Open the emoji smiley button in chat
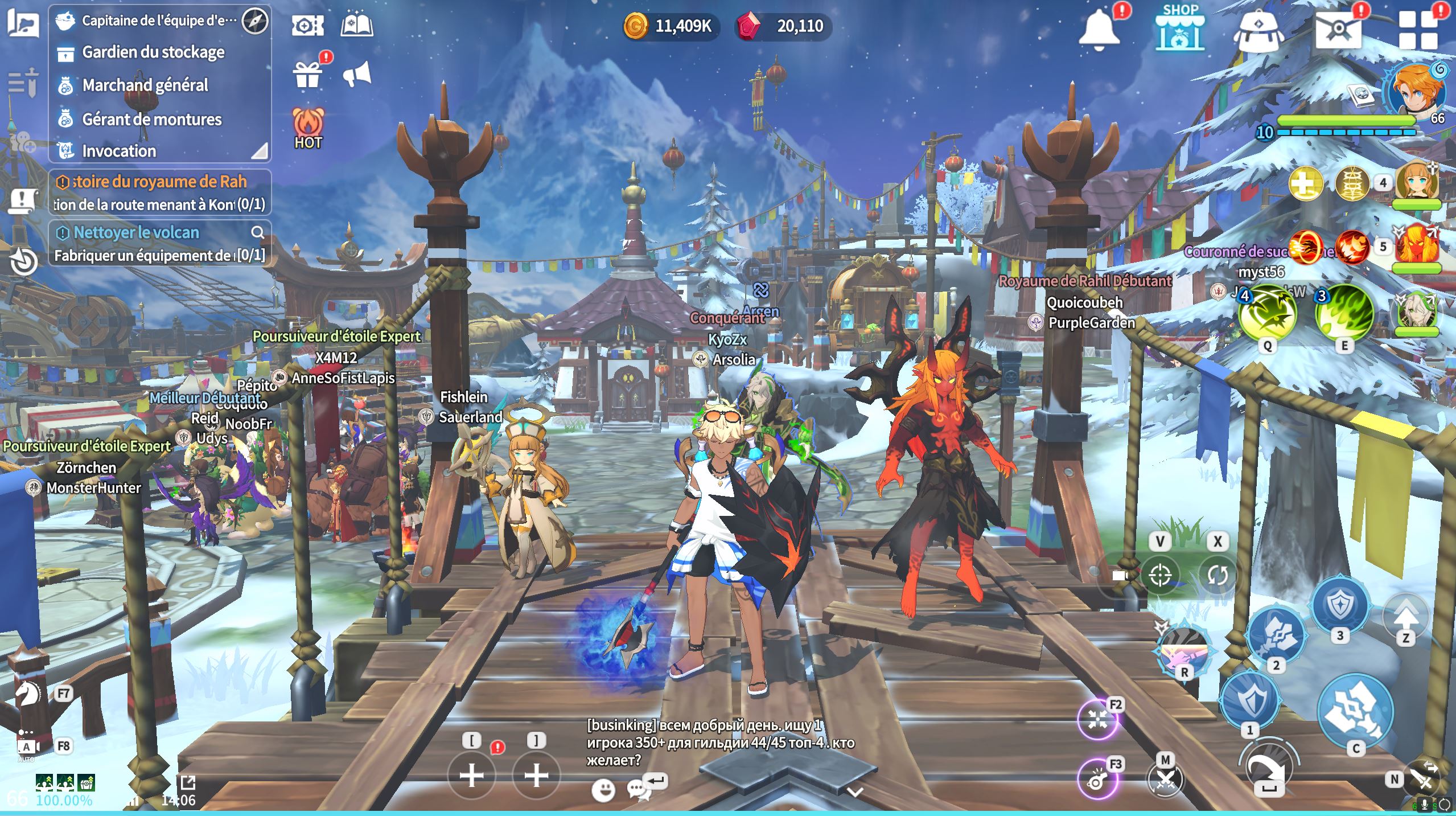Image resolution: width=1456 pixels, height=816 pixels. [x=603, y=790]
